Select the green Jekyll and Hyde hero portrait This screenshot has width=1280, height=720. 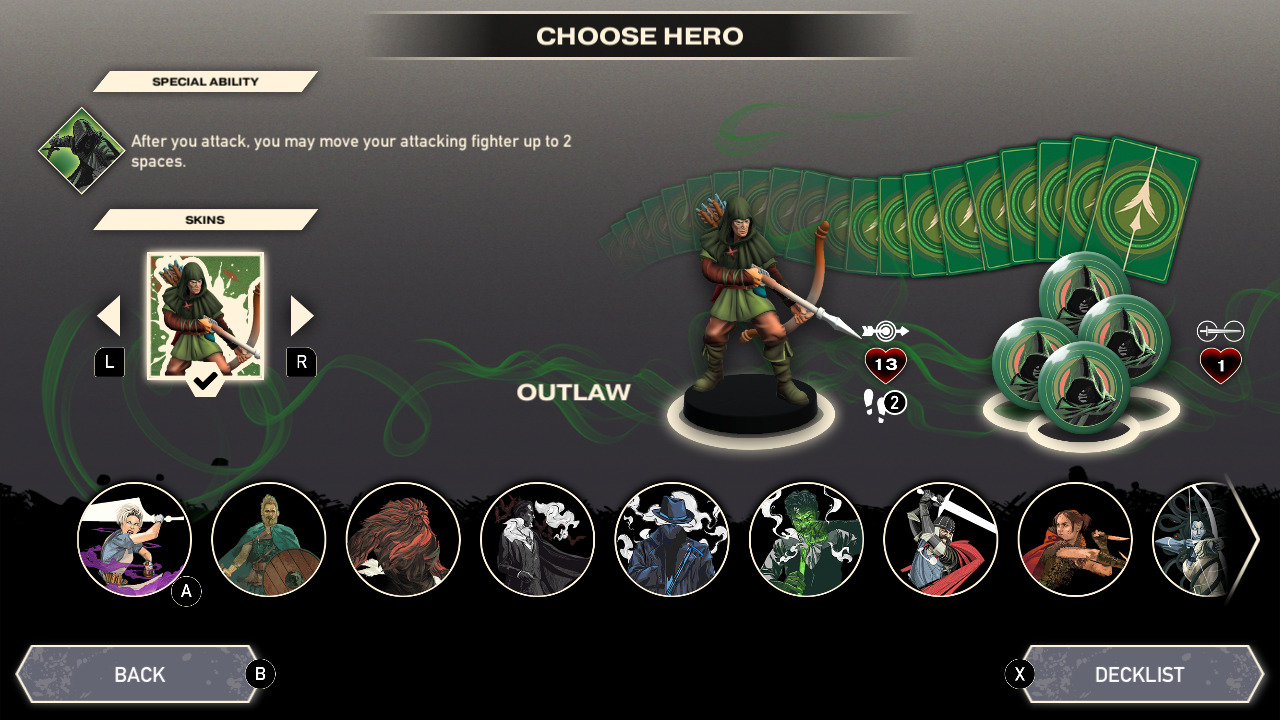click(806, 540)
